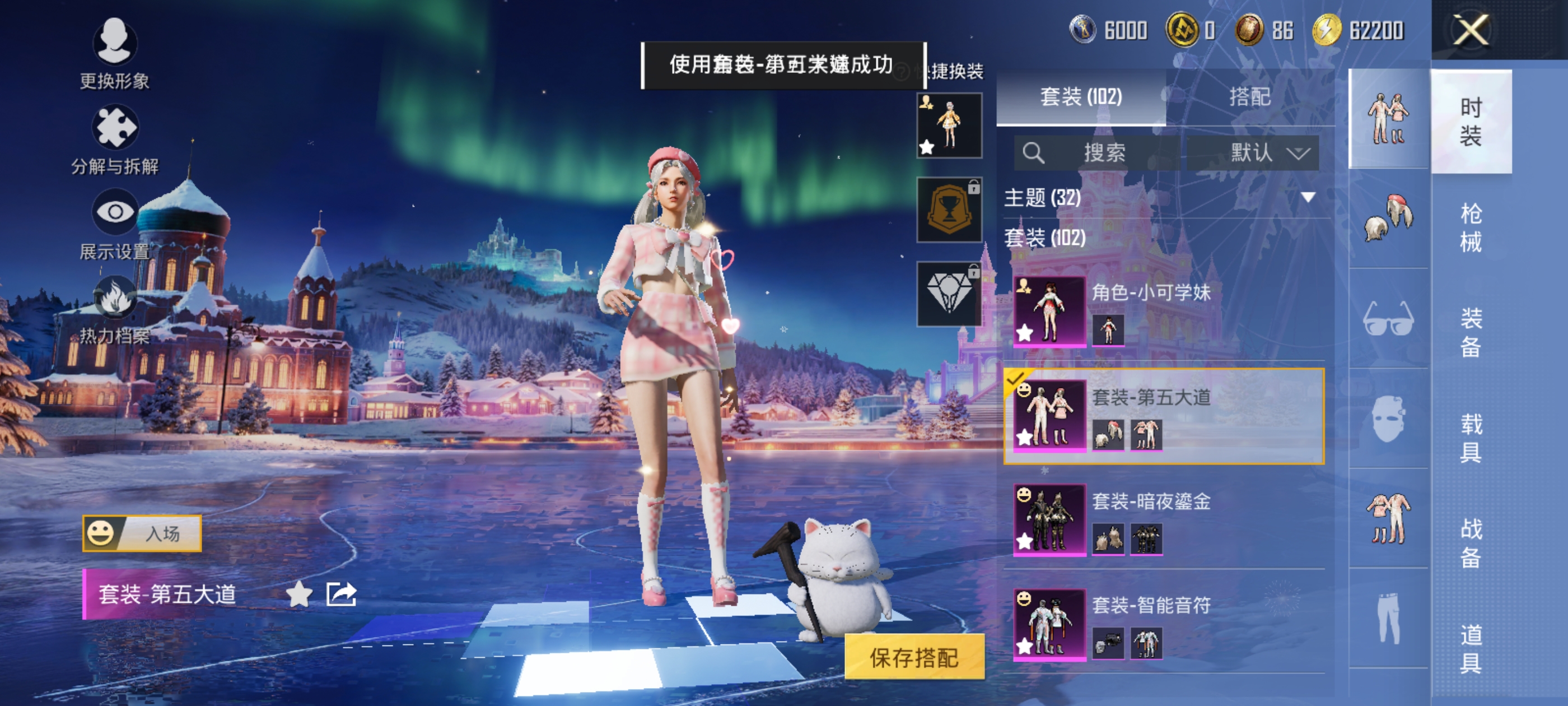
Task: Open the 默认 sort dropdown
Action: [x=1253, y=152]
